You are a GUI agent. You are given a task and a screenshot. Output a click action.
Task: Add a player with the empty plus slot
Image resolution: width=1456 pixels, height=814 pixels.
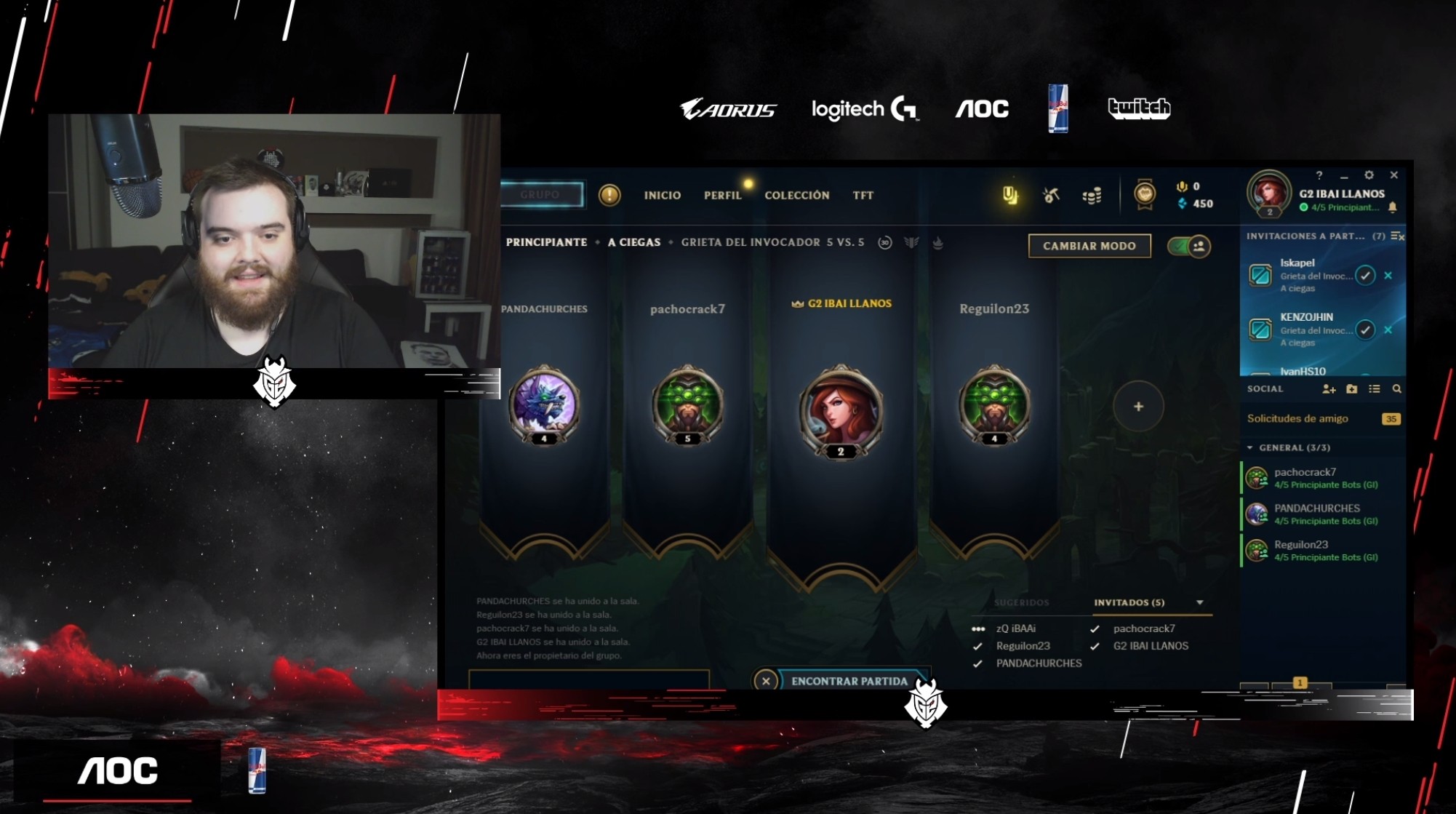click(1138, 407)
